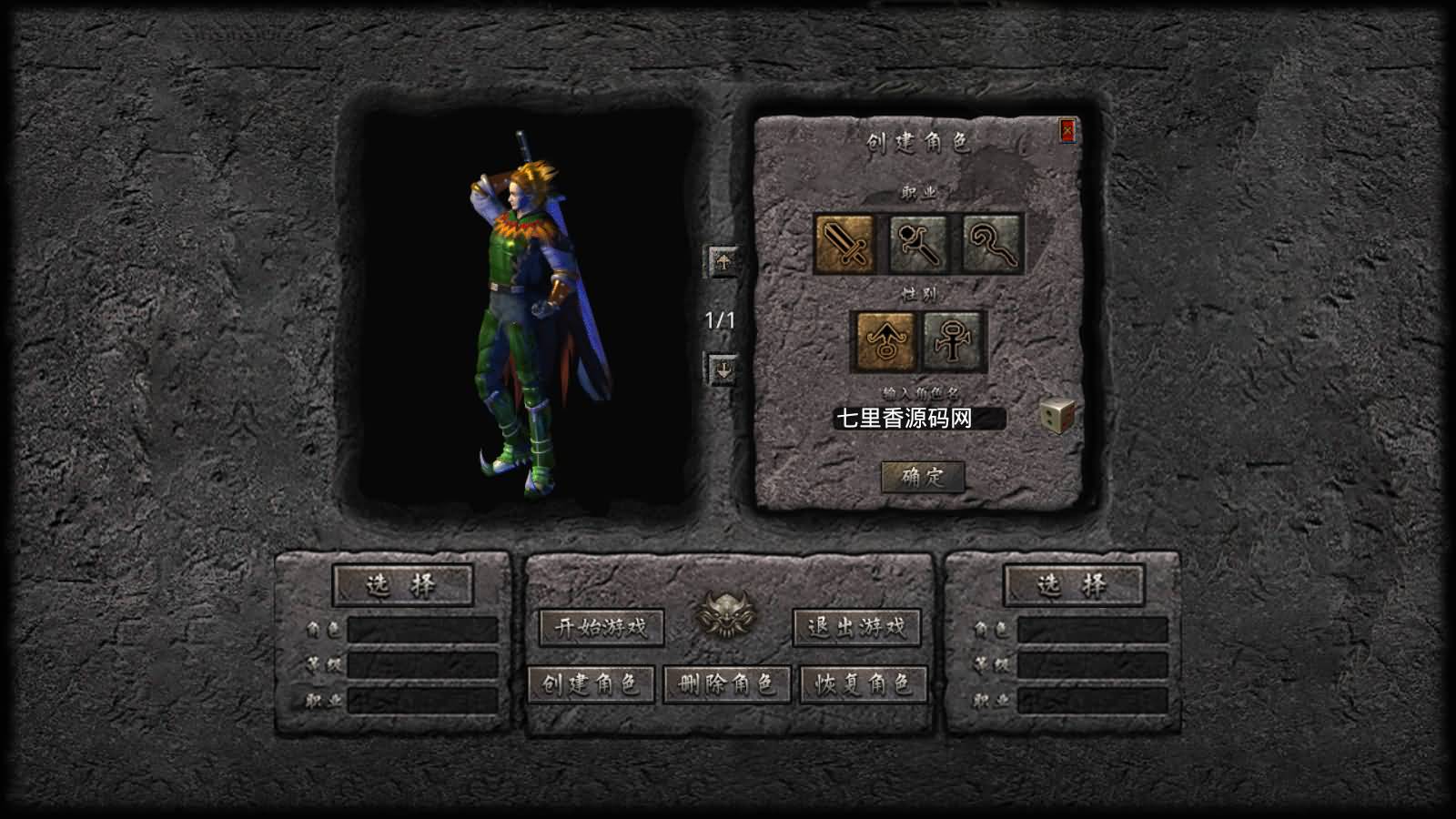Image resolution: width=1456 pixels, height=819 pixels.
Task: Click the left panel 选择 header
Action: click(x=403, y=582)
